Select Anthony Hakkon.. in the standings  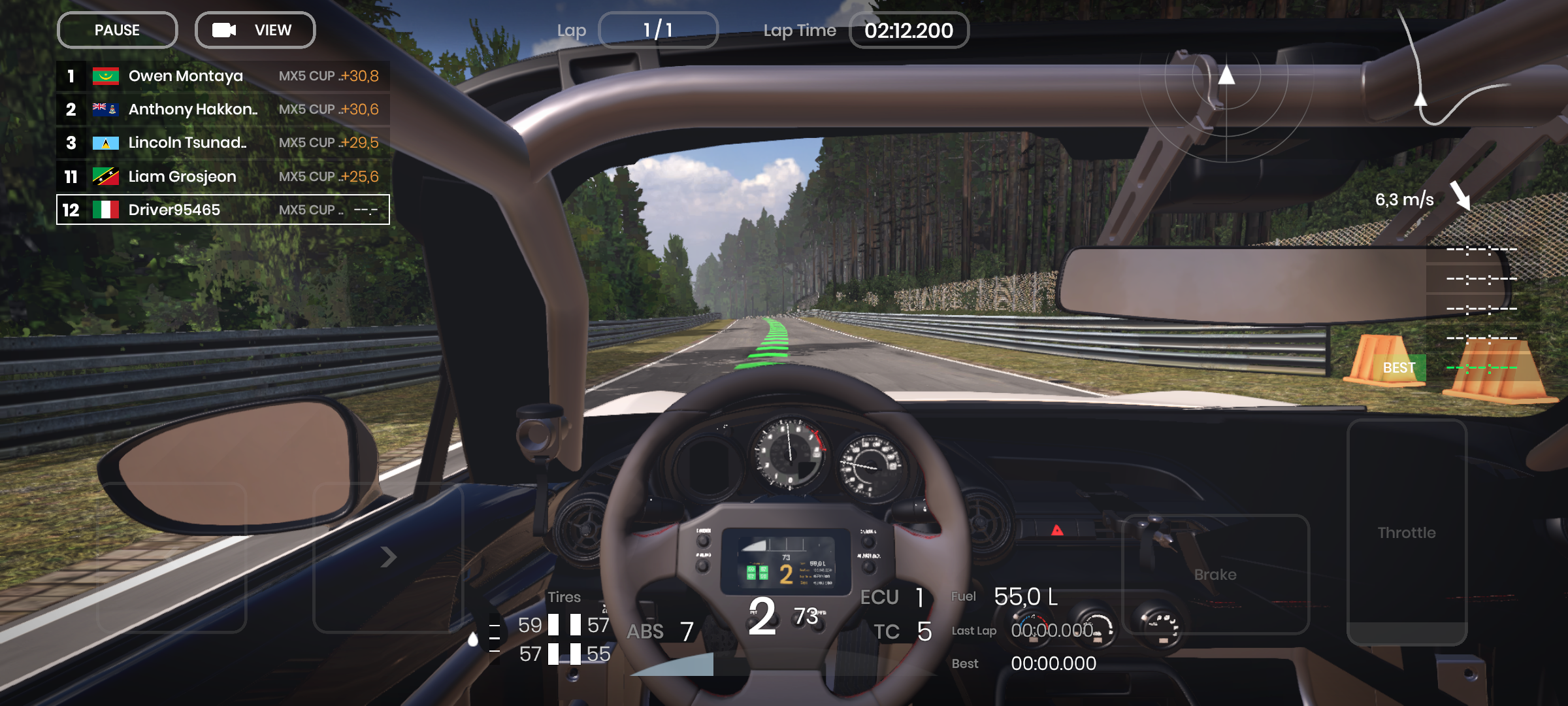223,109
